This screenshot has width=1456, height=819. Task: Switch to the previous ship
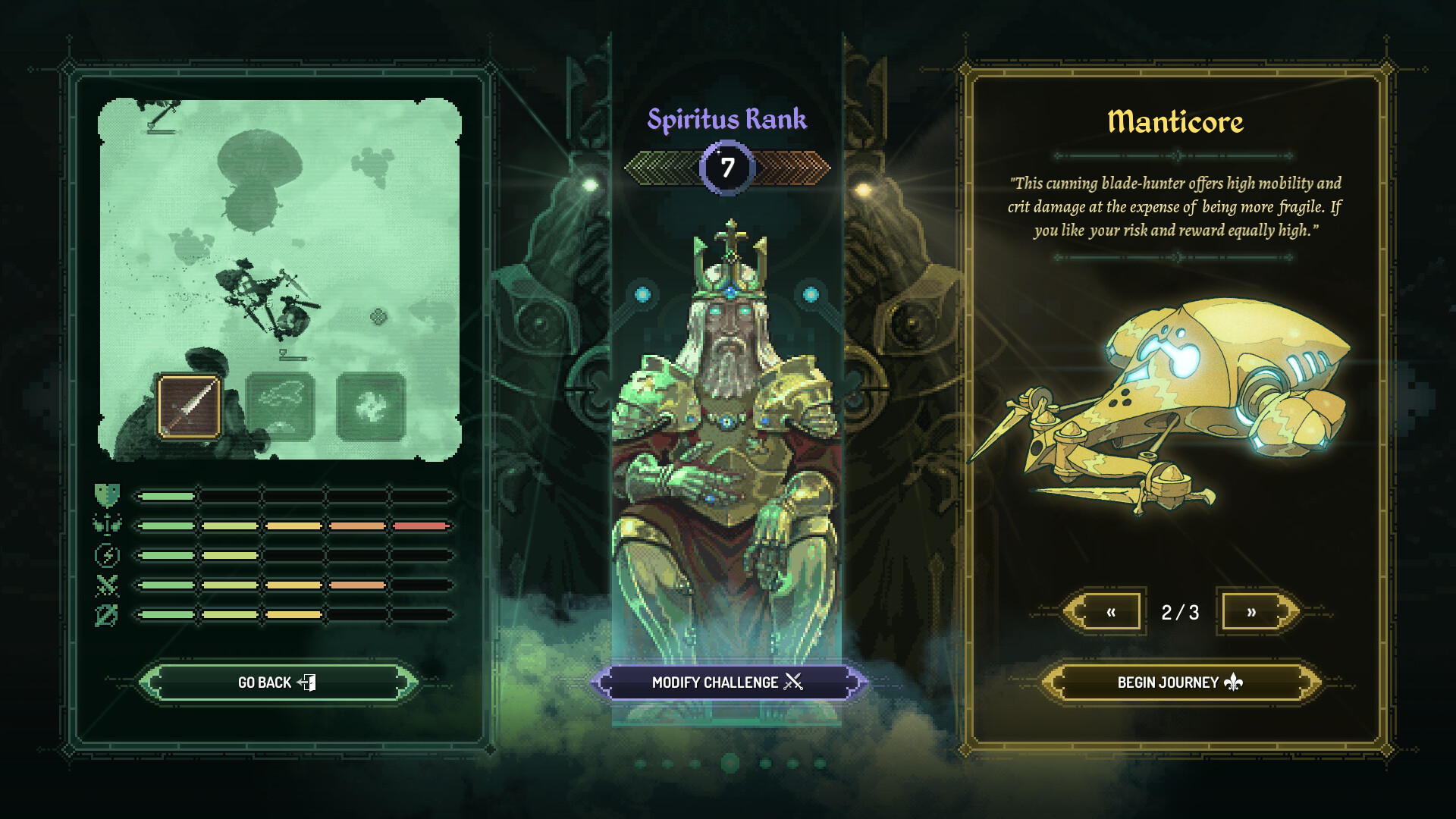1110,612
